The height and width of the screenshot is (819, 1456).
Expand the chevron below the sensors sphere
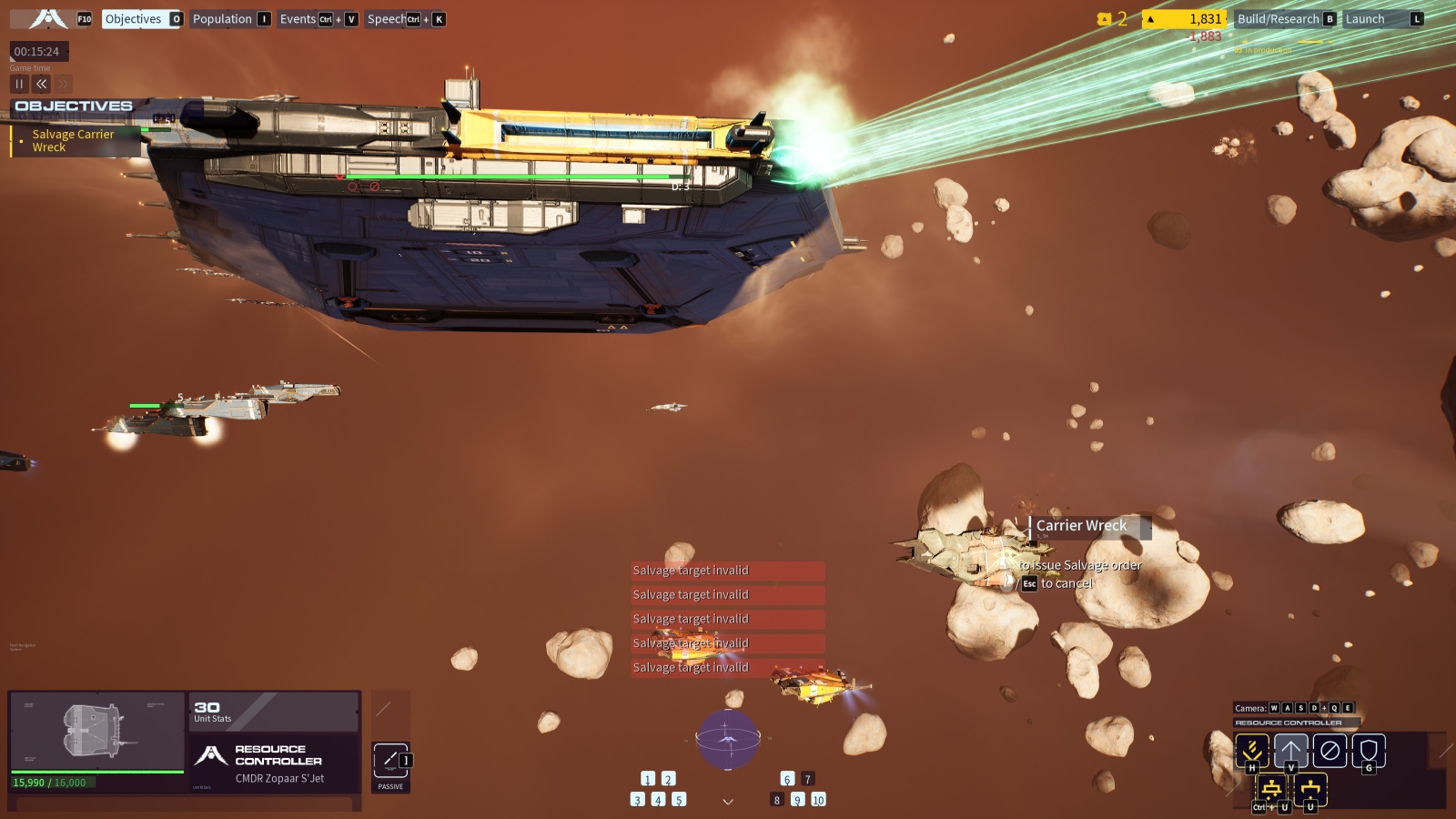[728, 802]
